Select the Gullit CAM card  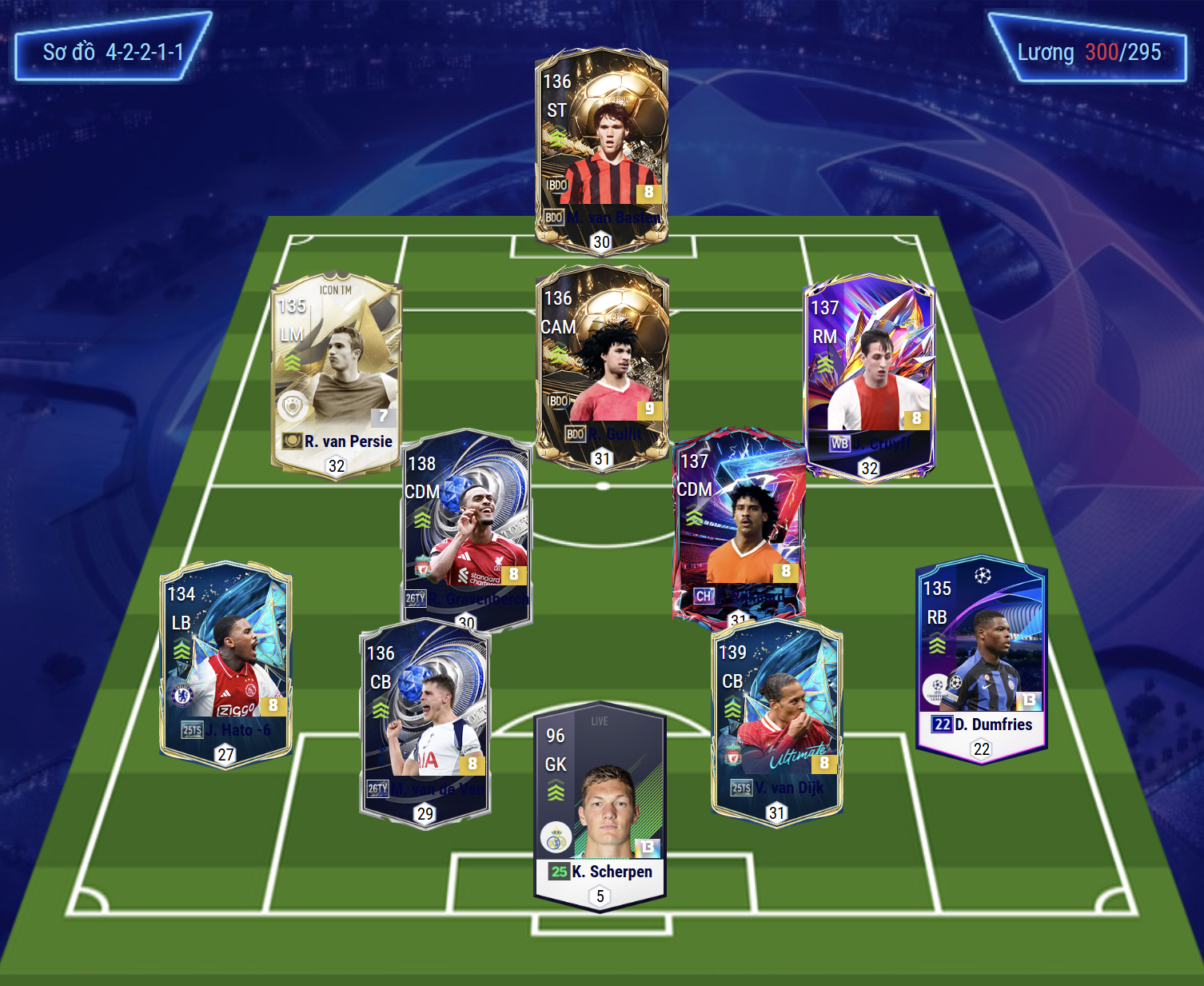tap(601, 364)
